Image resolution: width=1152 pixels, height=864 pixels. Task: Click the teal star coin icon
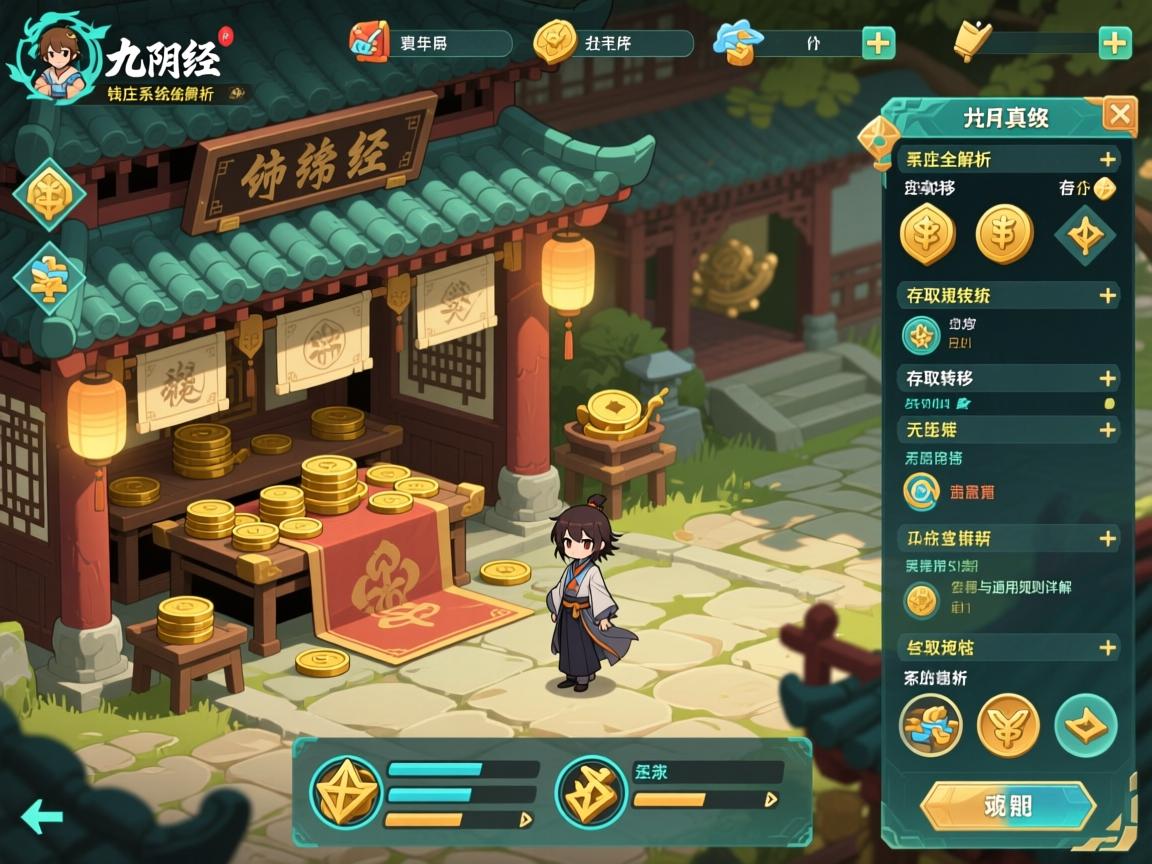tap(921, 335)
